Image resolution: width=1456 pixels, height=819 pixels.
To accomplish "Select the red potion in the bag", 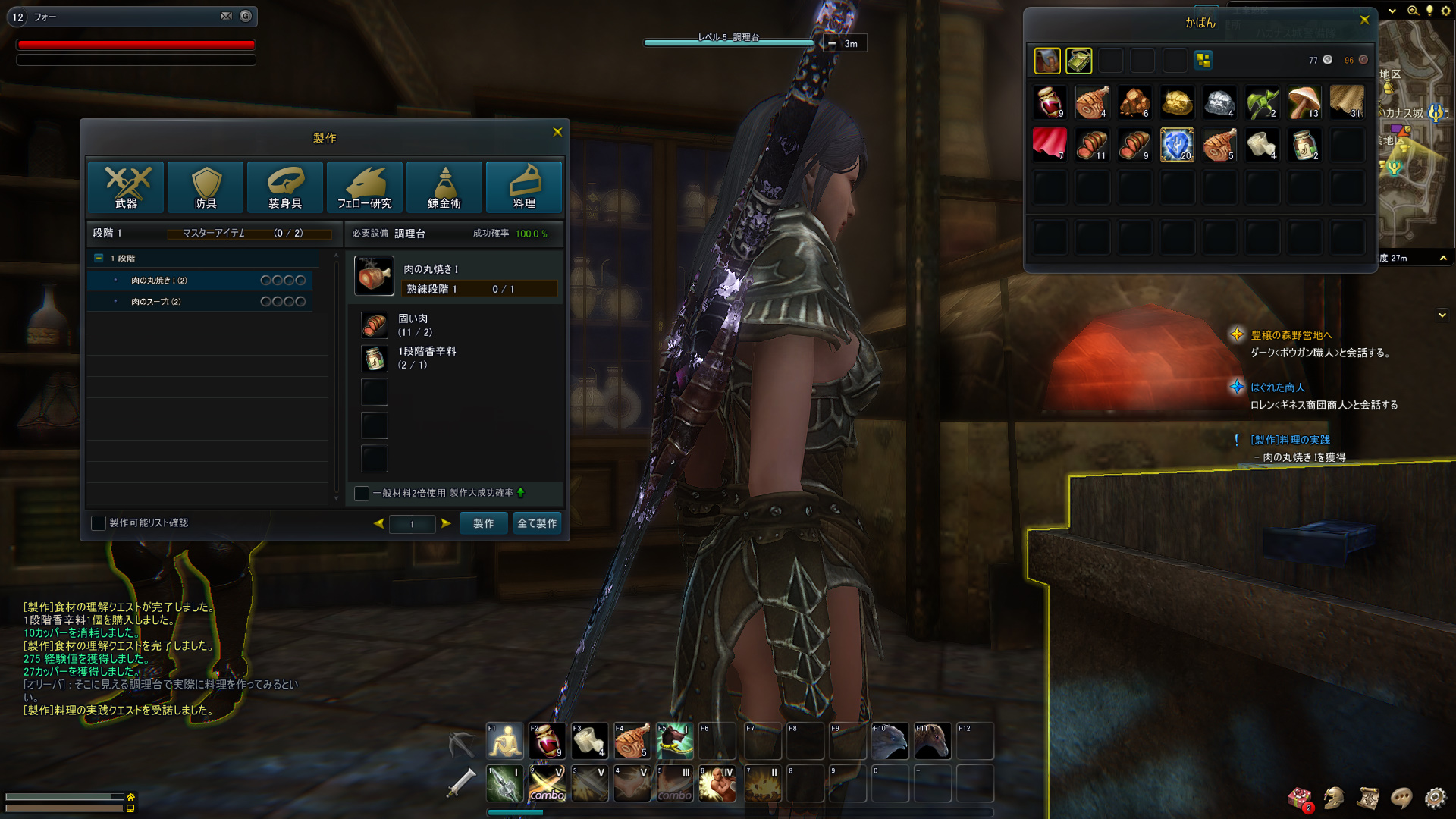I will 1050,102.
